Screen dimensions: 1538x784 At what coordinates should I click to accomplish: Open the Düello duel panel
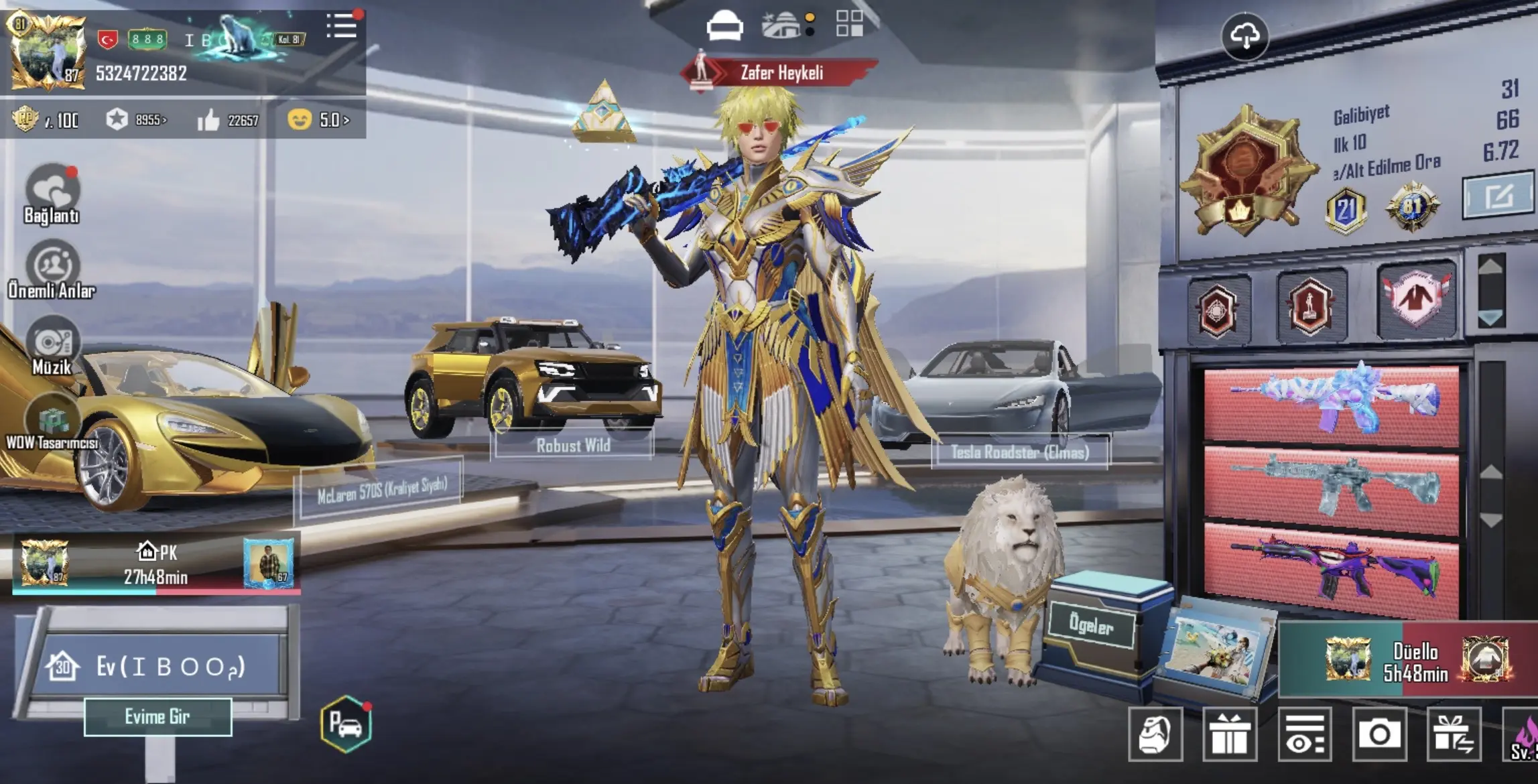[1414, 661]
